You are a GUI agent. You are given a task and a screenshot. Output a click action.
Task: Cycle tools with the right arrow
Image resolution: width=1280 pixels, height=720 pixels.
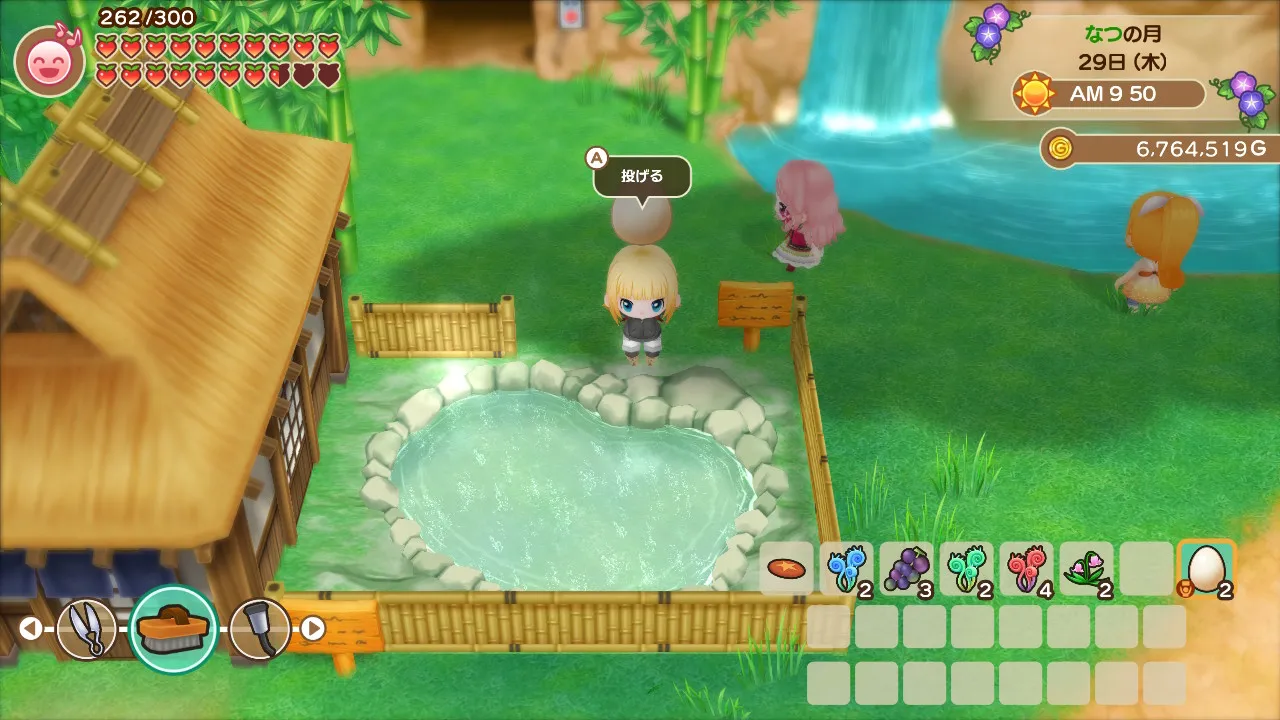pyautogui.click(x=313, y=628)
